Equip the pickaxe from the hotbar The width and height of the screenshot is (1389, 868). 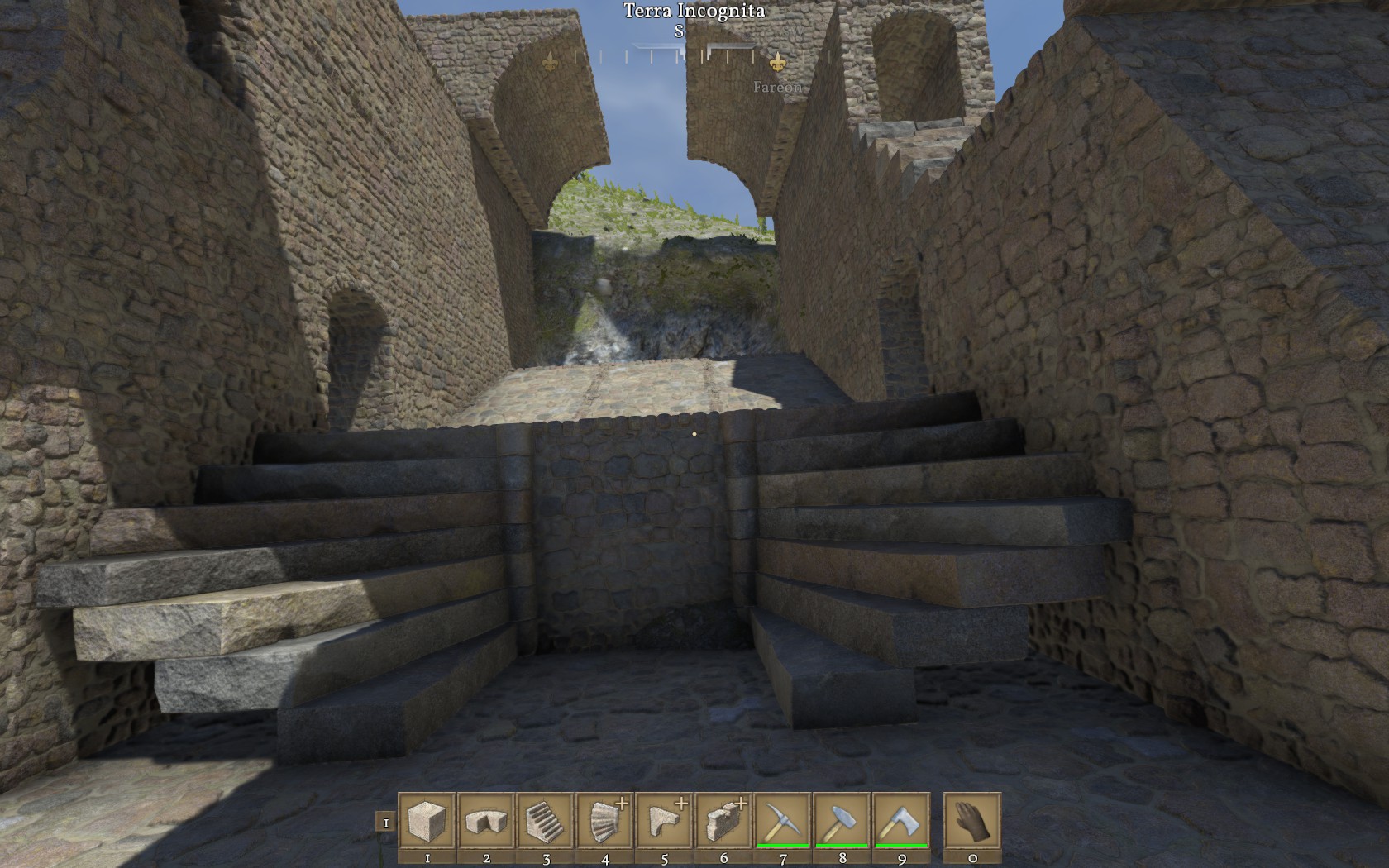click(783, 821)
